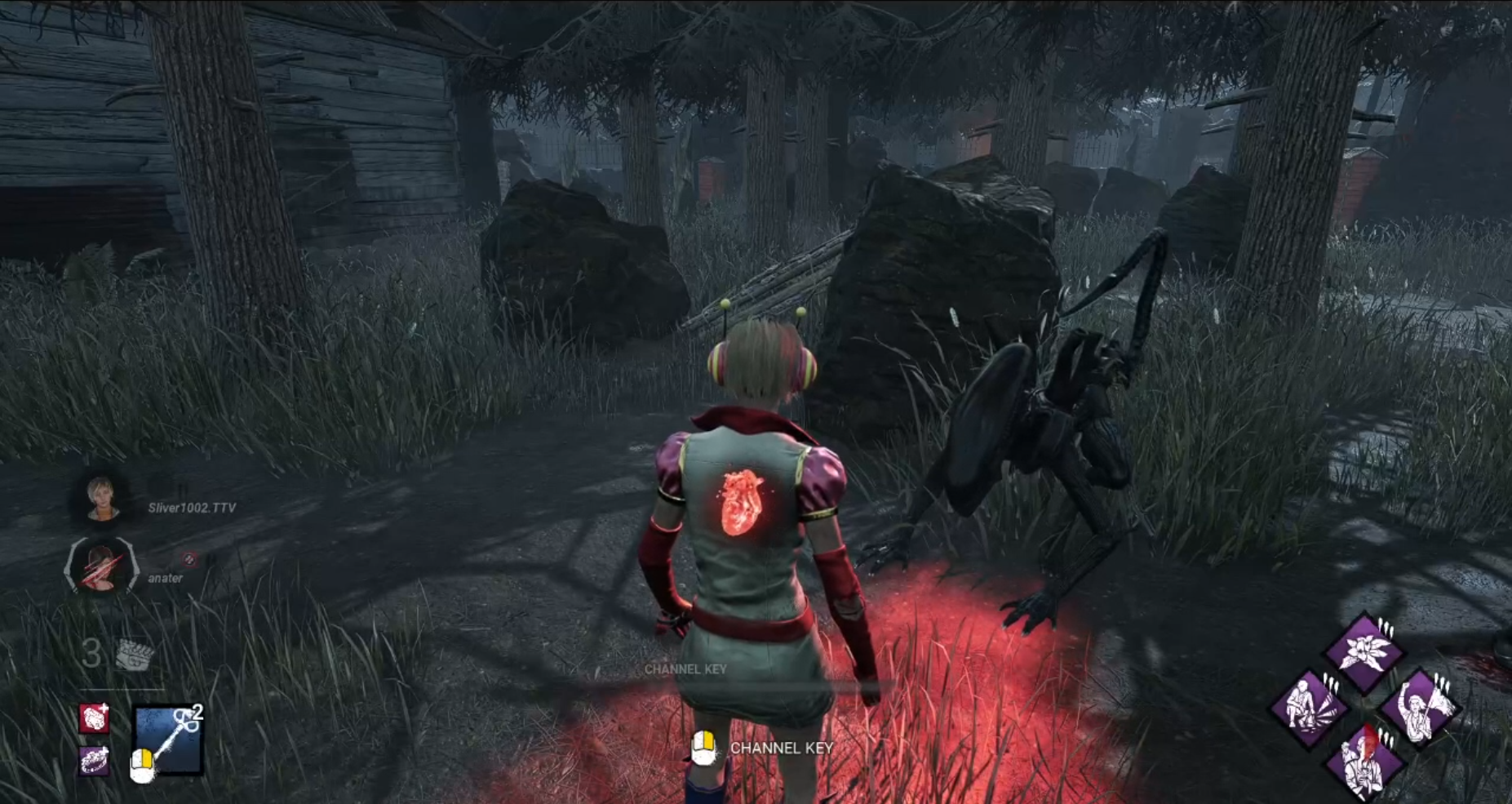Select the Sliver1002.TTV survivor portrait
Screen dimensions: 1512x804
point(103,498)
